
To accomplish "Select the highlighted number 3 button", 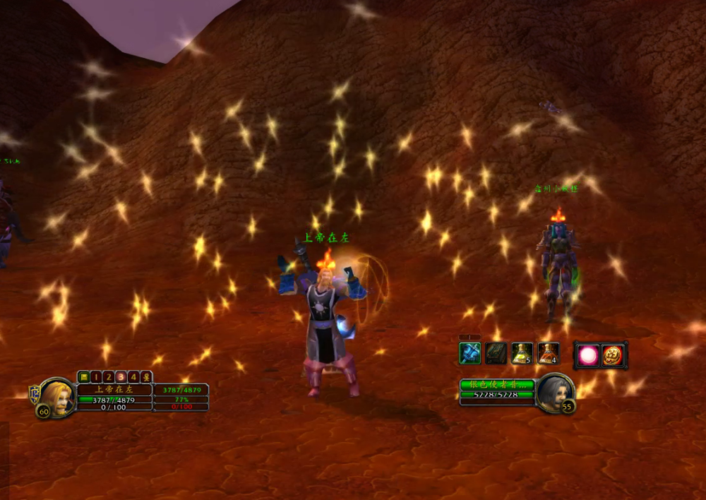I will [121, 376].
